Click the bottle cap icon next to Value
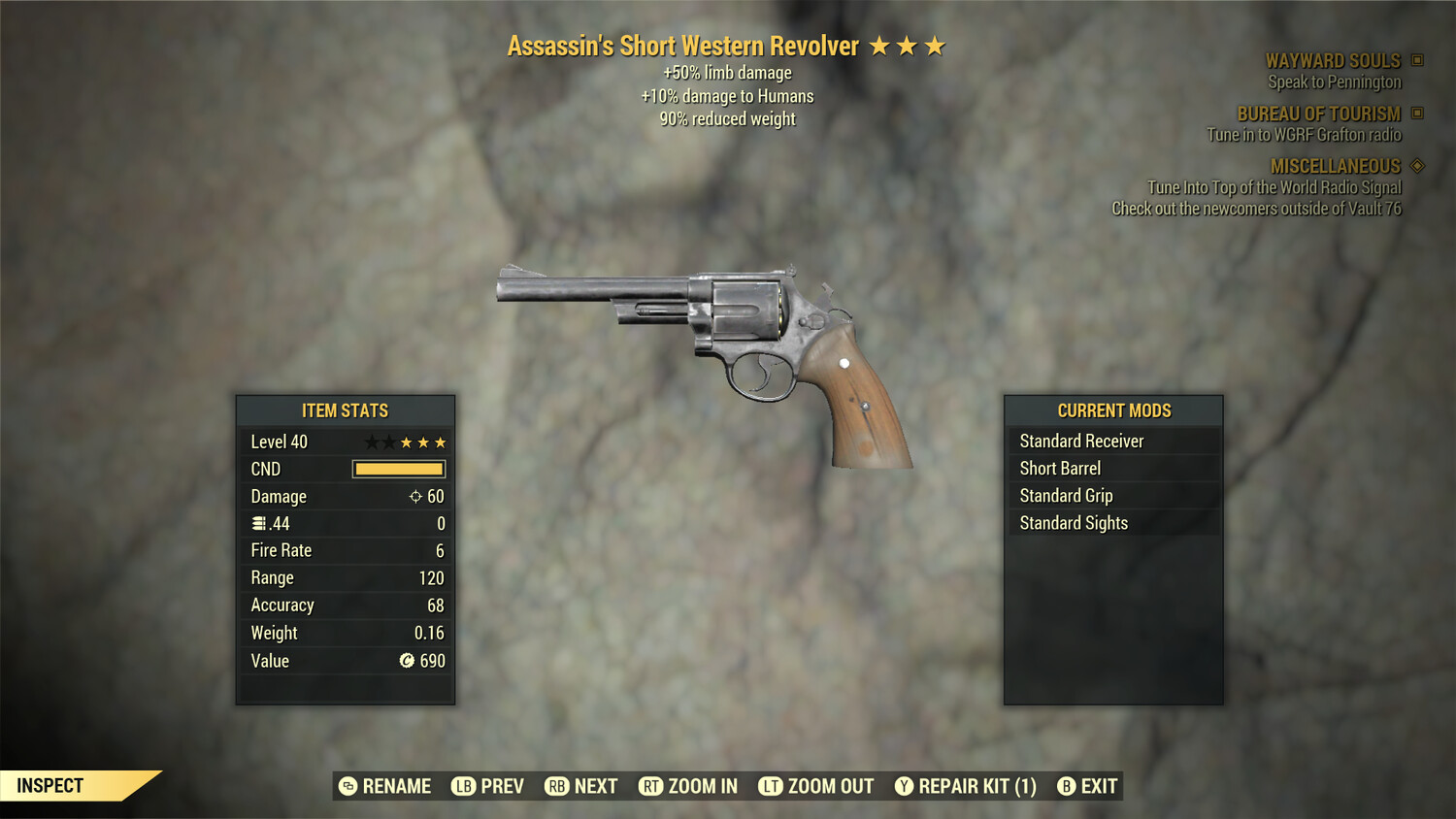1456x819 pixels. click(409, 661)
